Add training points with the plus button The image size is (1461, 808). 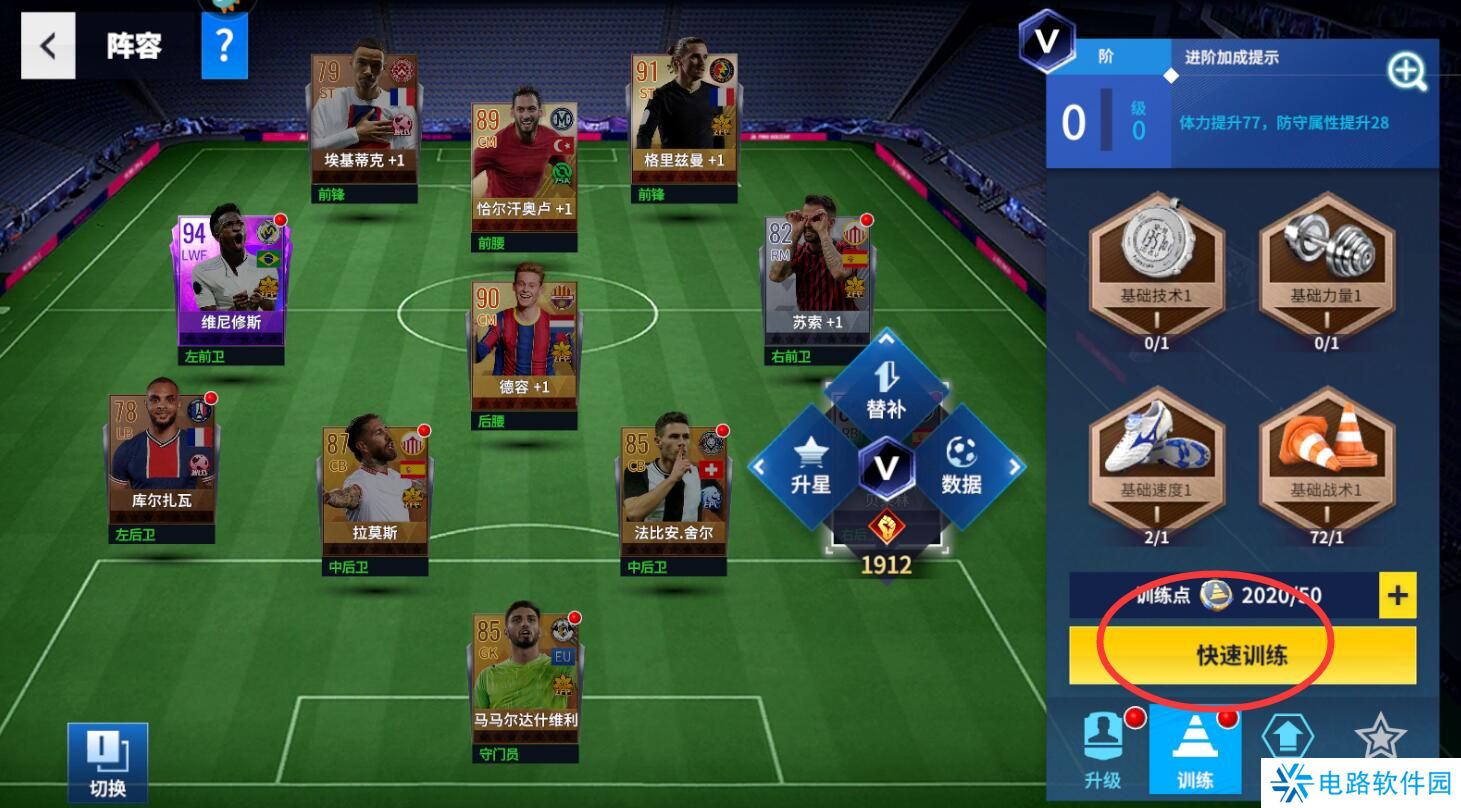tap(1397, 596)
